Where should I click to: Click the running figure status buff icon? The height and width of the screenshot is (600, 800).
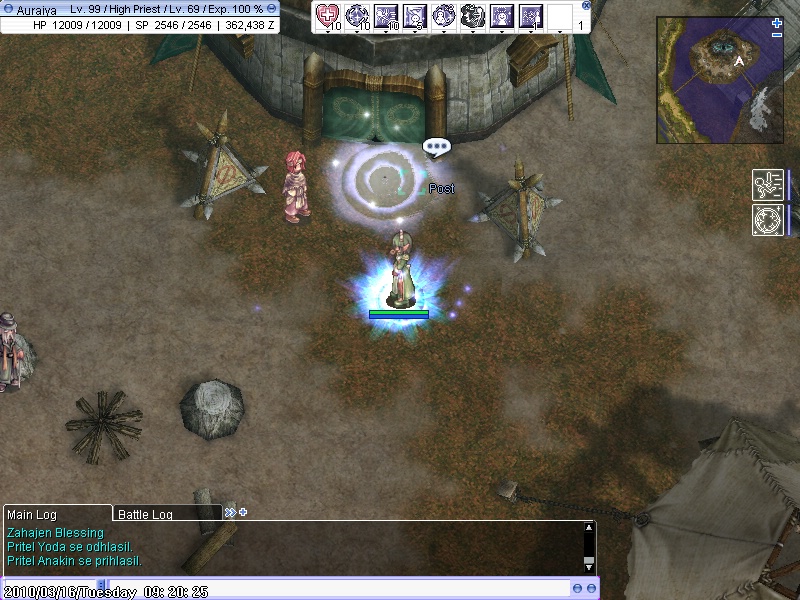tap(767, 185)
